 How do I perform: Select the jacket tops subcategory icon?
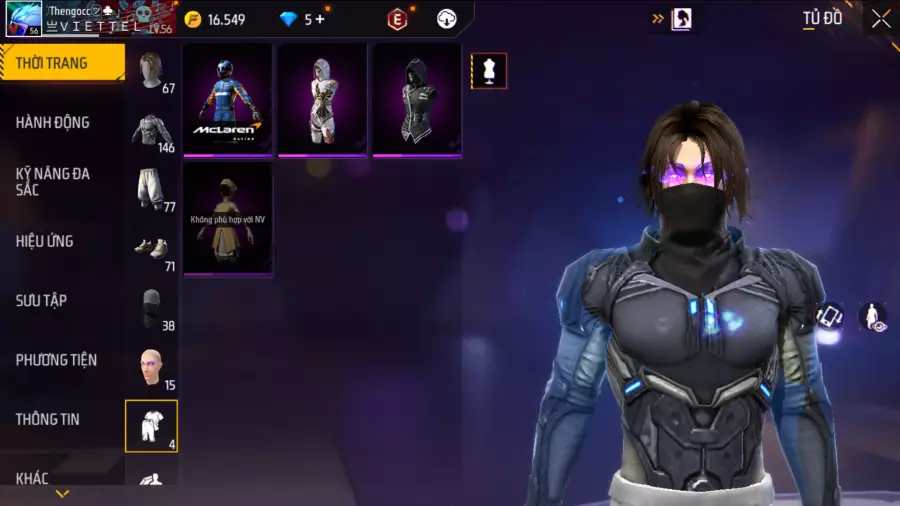click(x=151, y=130)
